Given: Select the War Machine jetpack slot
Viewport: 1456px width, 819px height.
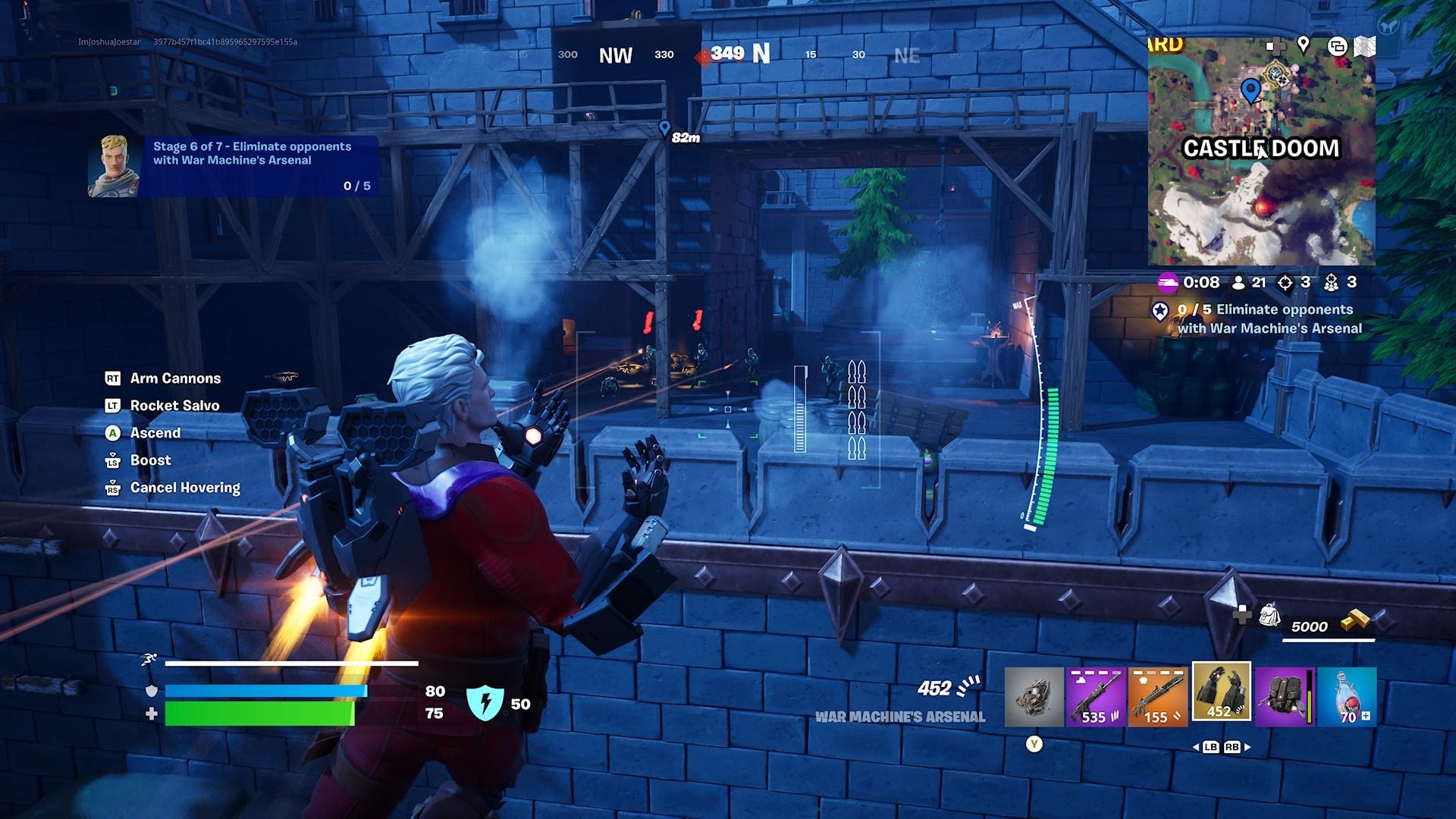Looking at the screenshot, I should click(1286, 696).
